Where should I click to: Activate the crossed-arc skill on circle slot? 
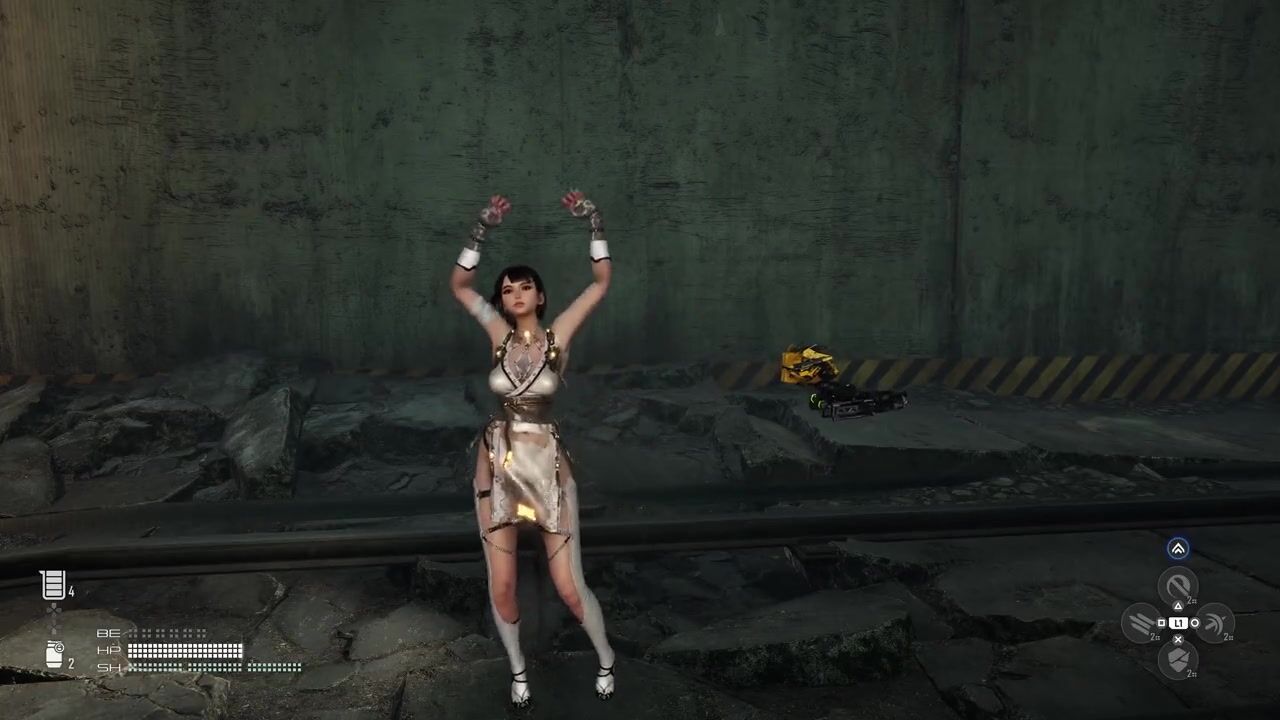tap(1214, 623)
